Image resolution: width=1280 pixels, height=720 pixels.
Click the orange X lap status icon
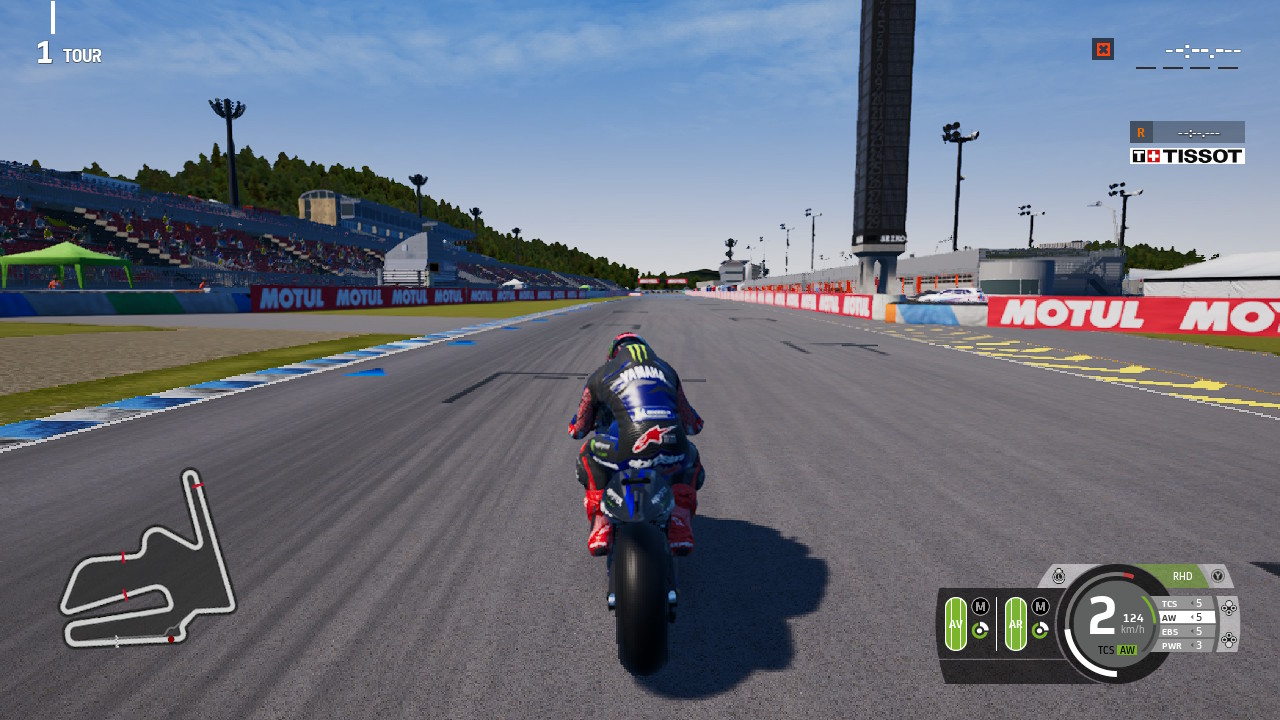point(1103,49)
